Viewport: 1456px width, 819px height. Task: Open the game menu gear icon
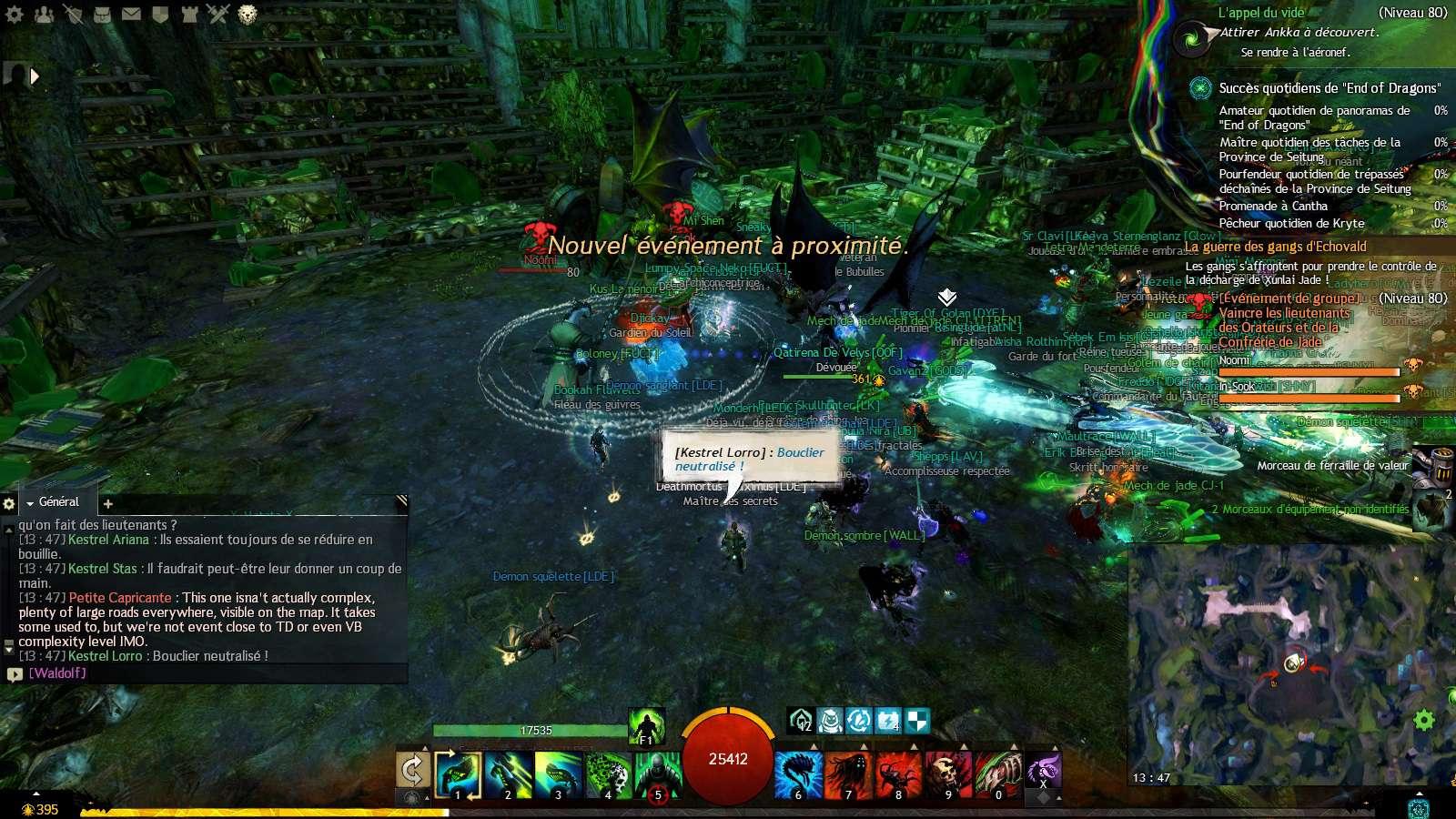click(x=15, y=15)
